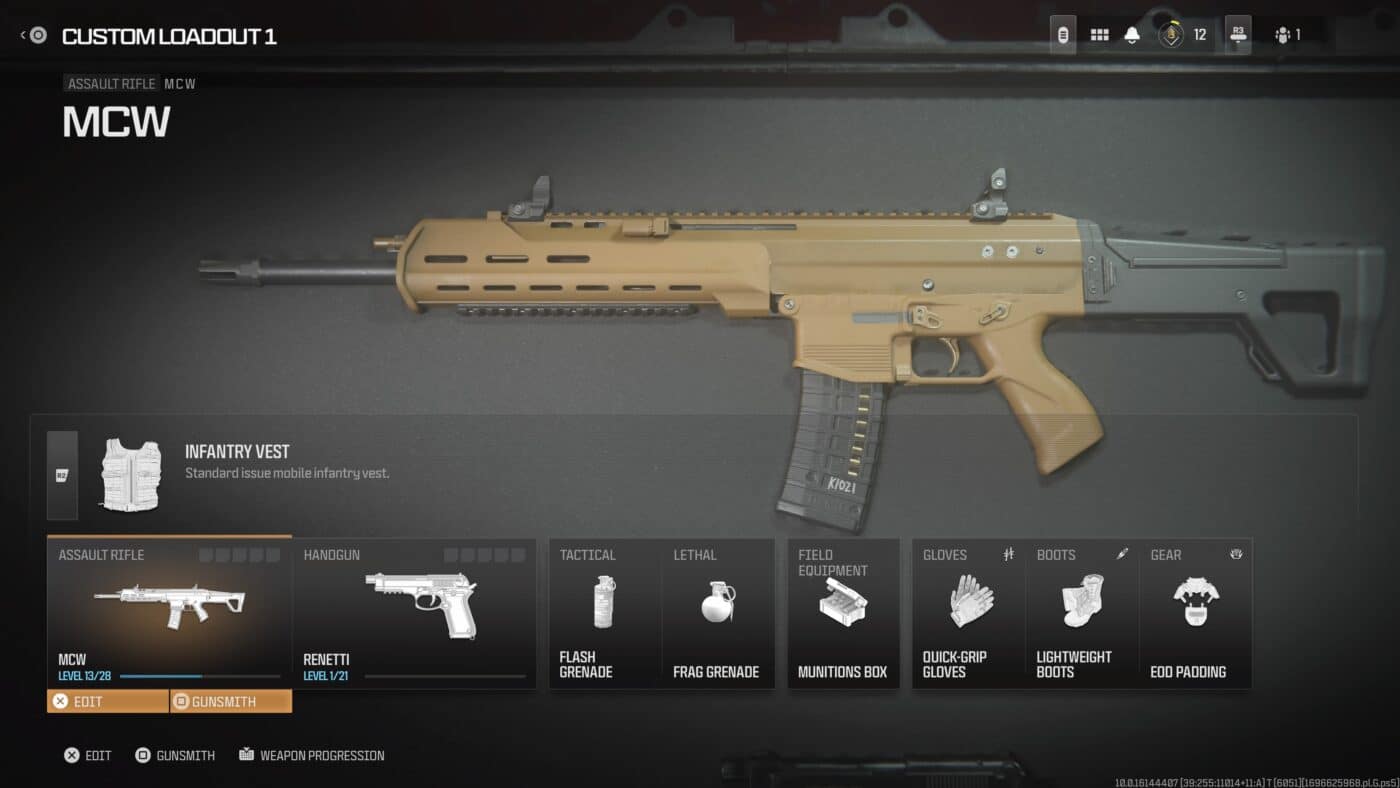Click the battle pass token icon

click(1170, 33)
